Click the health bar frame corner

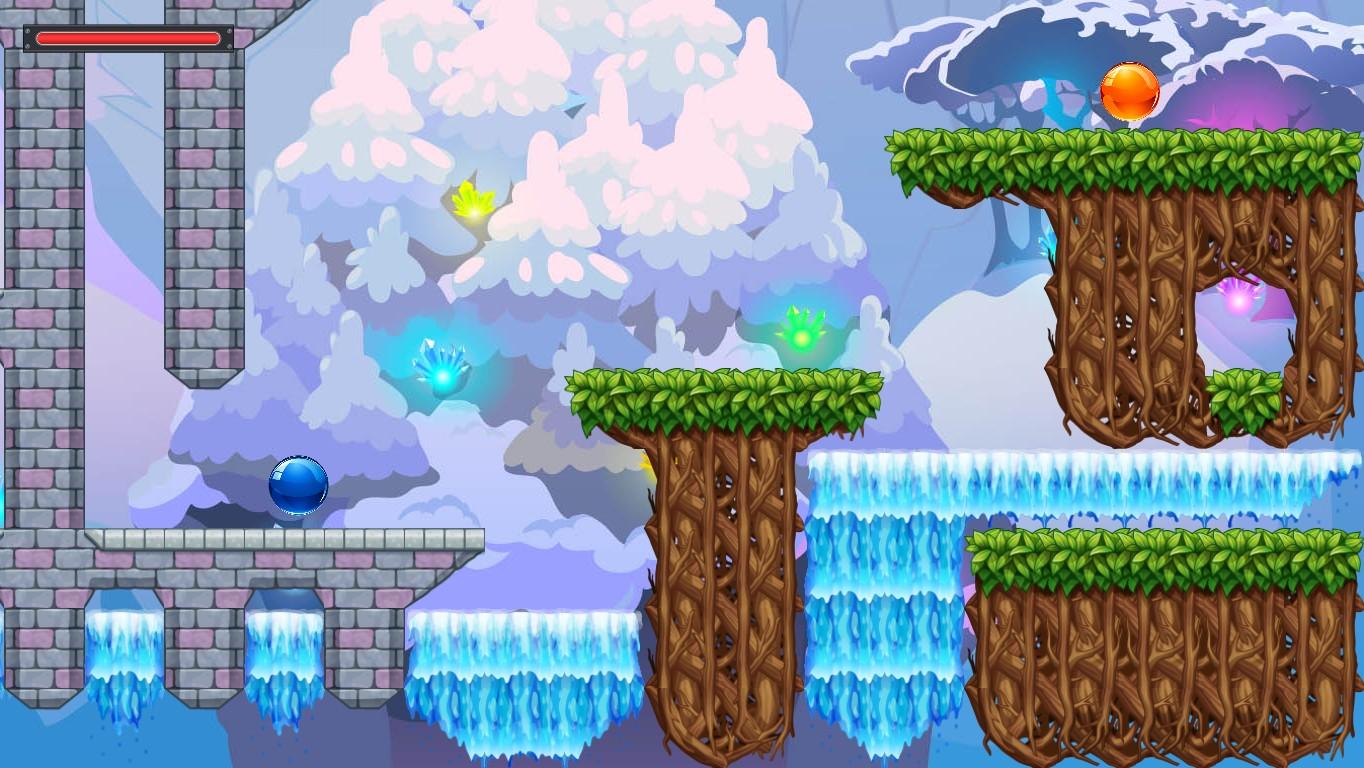click(x=26, y=29)
